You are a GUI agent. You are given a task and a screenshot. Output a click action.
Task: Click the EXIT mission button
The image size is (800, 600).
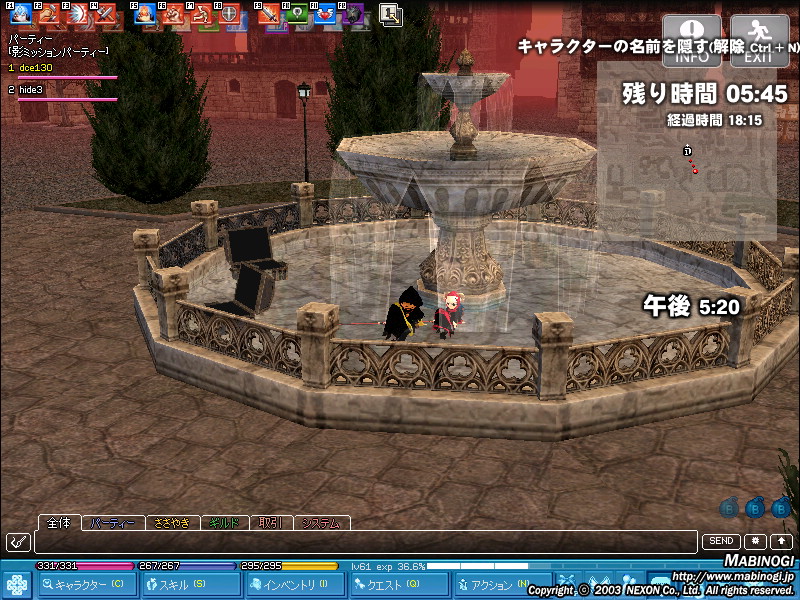(x=759, y=40)
